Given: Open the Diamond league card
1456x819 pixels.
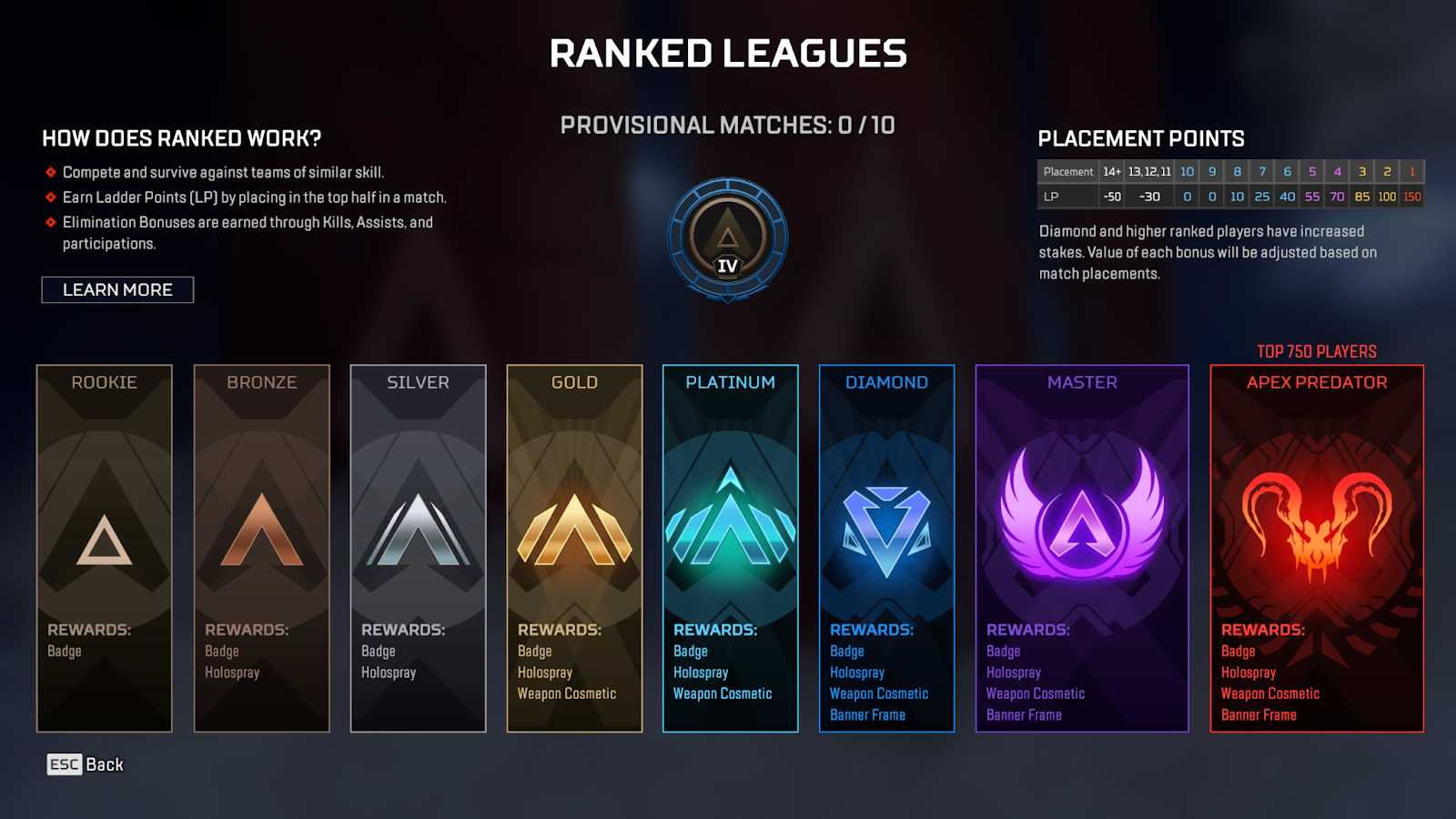Looking at the screenshot, I should tap(887, 548).
